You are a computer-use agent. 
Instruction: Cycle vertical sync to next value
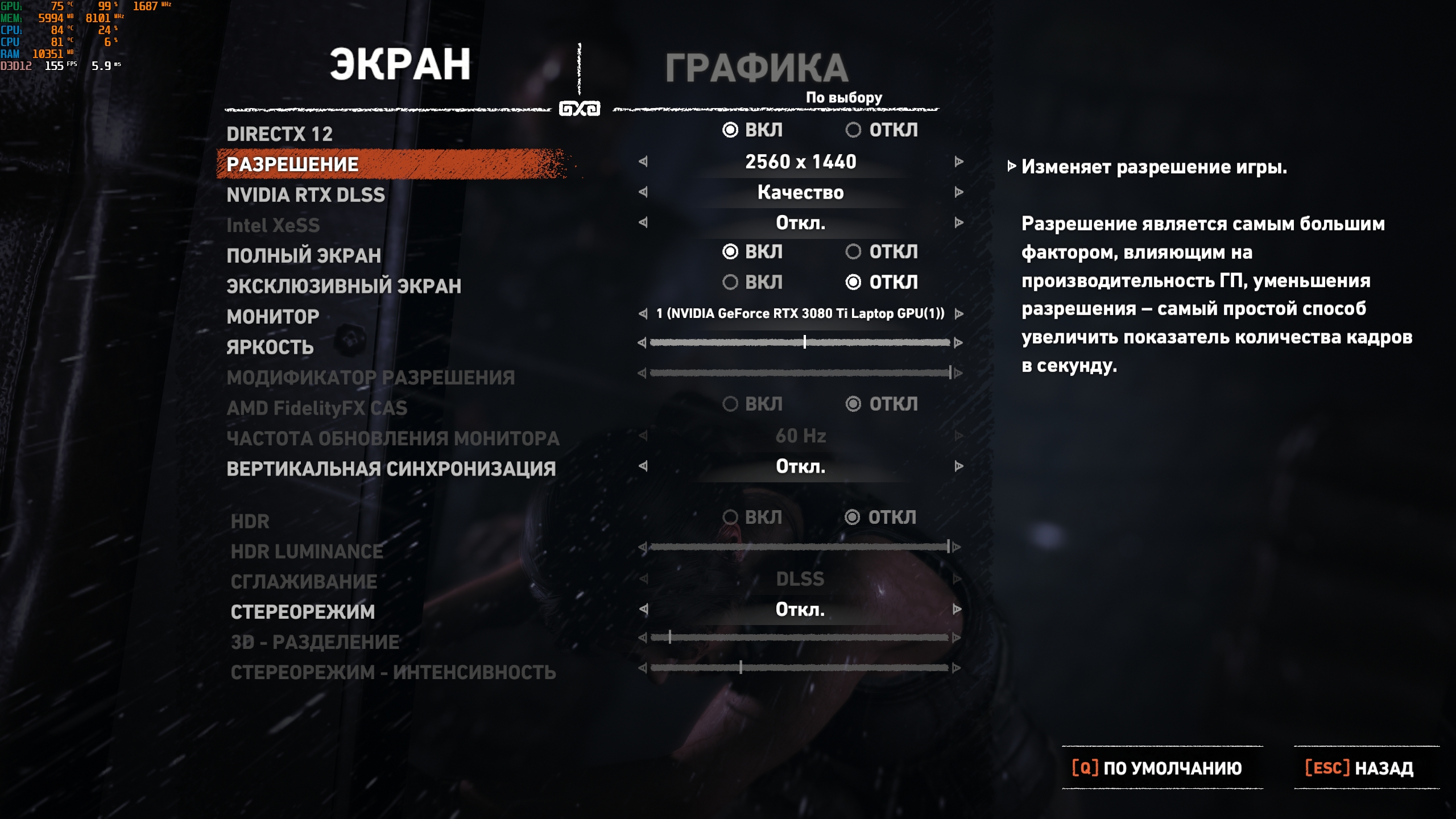pos(959,466)
